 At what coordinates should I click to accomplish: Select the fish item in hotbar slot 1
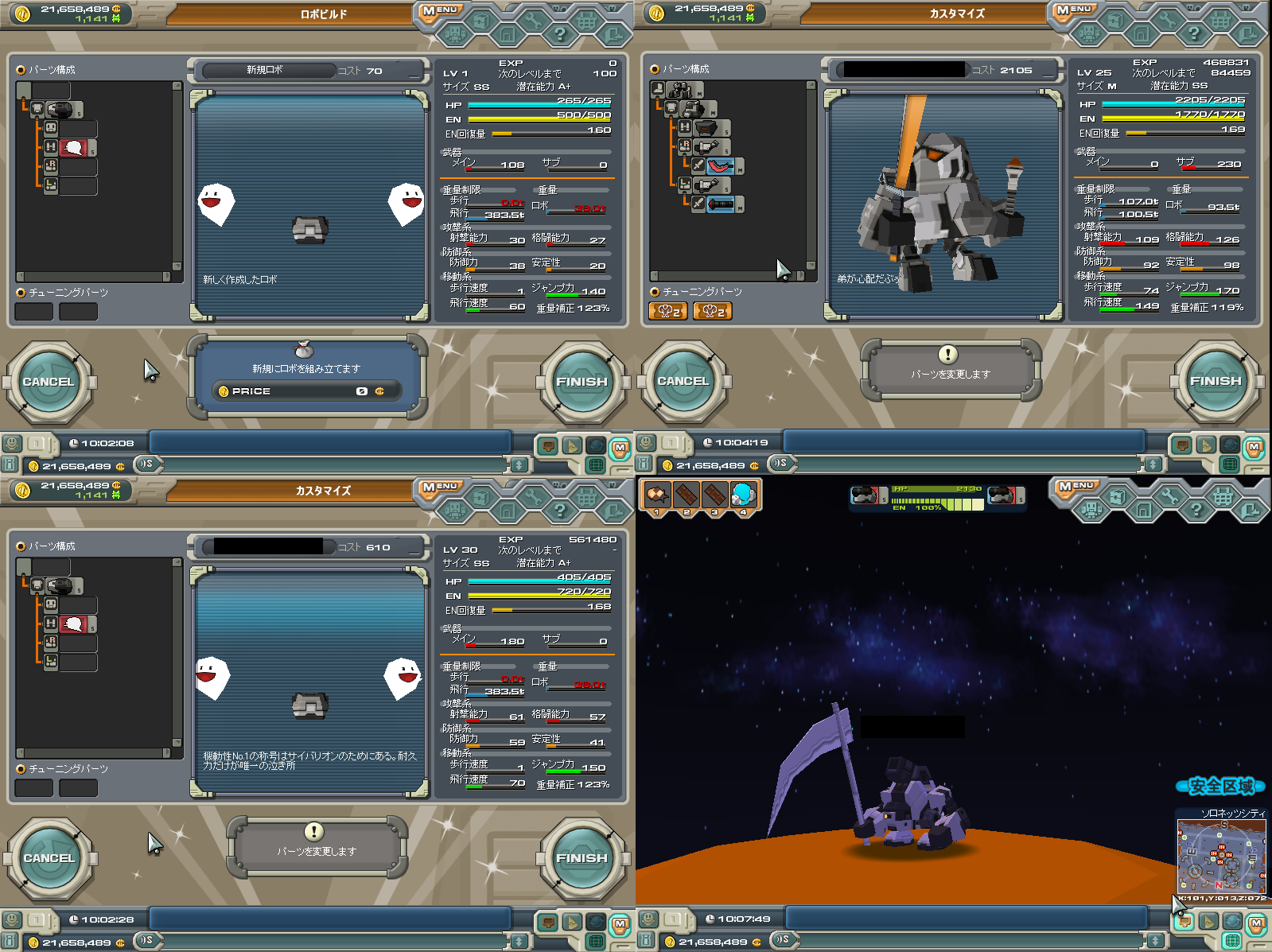tap(657, 495)
